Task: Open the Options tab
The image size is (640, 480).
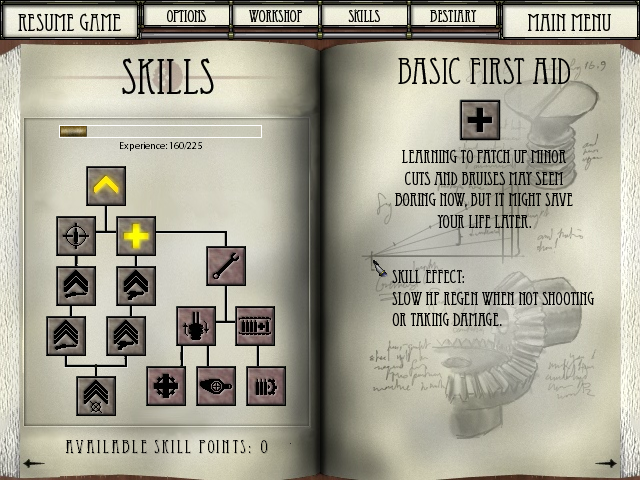Action: [x=186, y=16]
